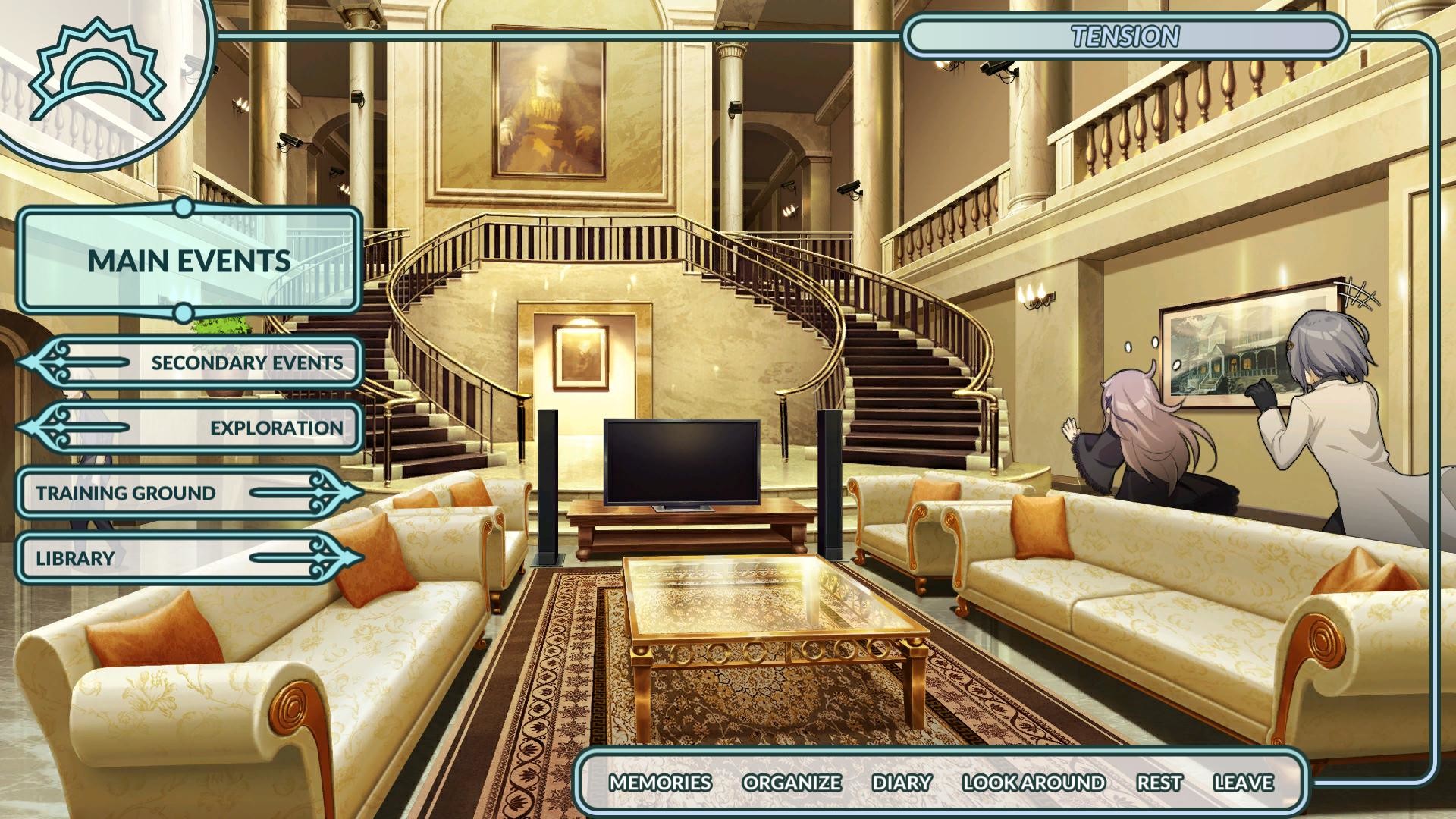Open Memories from the bottom menu
Viewport: 1456px width, 819px height.
tap(661, 783)
